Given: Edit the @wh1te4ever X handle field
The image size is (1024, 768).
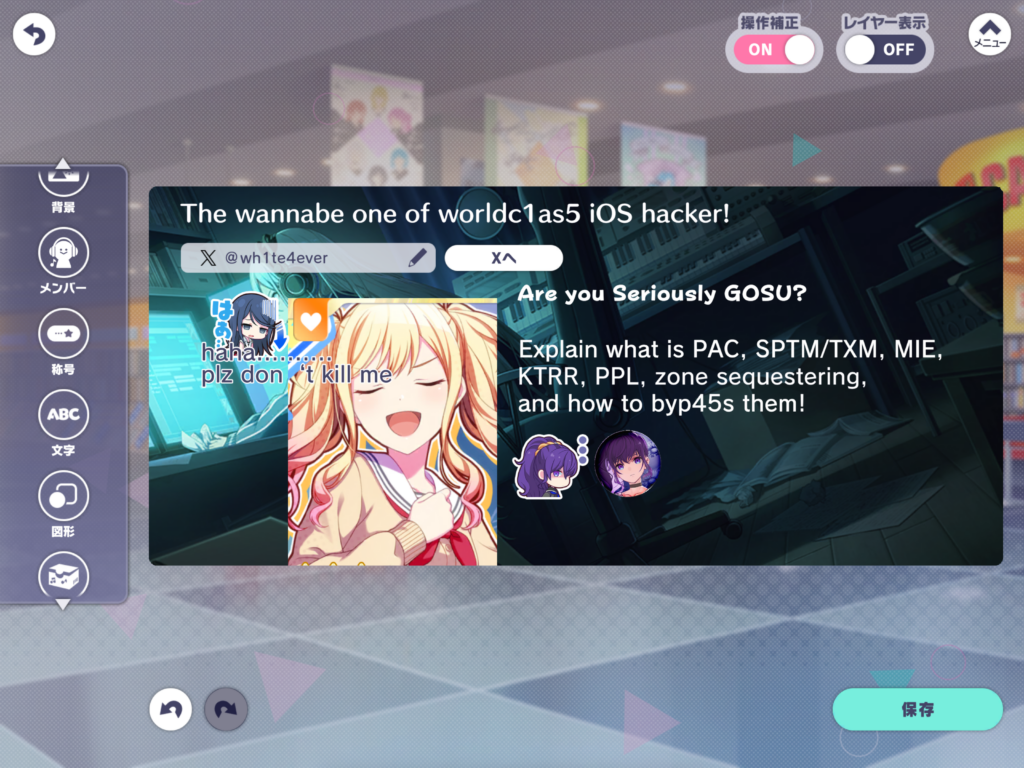Looking at the screenshot, I should [308, 258].
